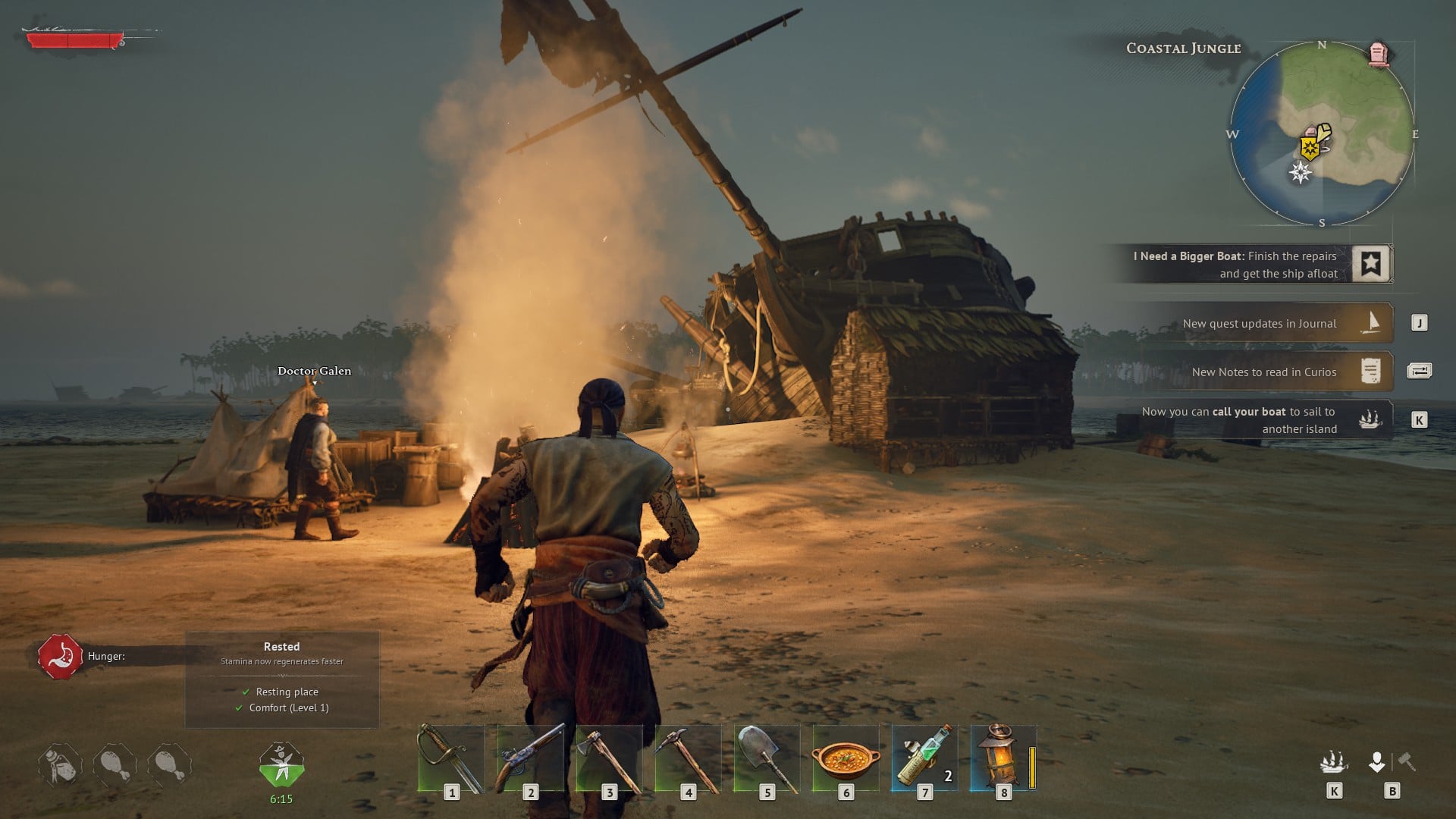Select the cutlass sword hotbar slot
The height and width of the screenshot is (819, 1456).
click(451, 758)
